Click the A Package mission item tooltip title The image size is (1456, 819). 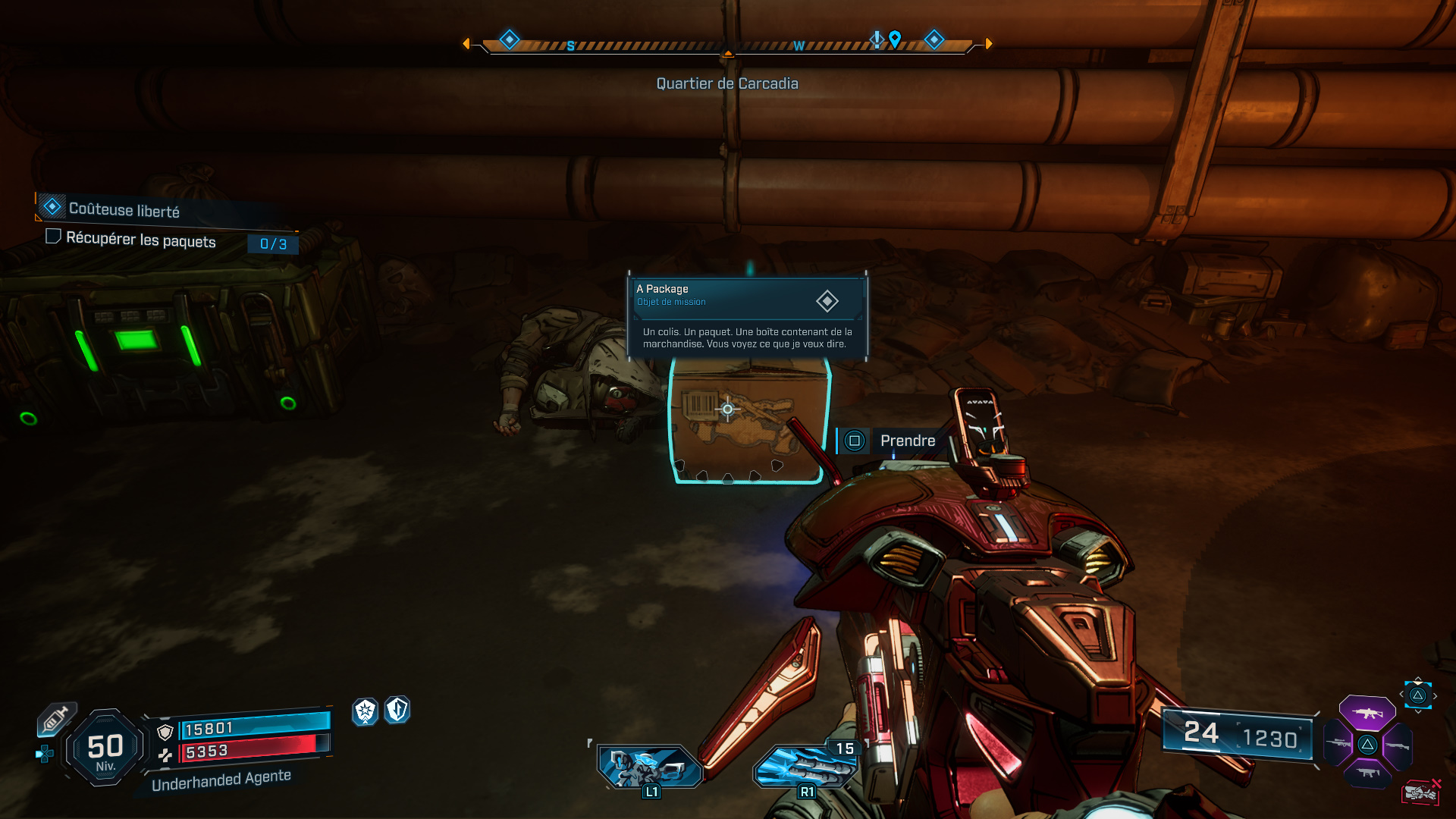tap(662, 289)
